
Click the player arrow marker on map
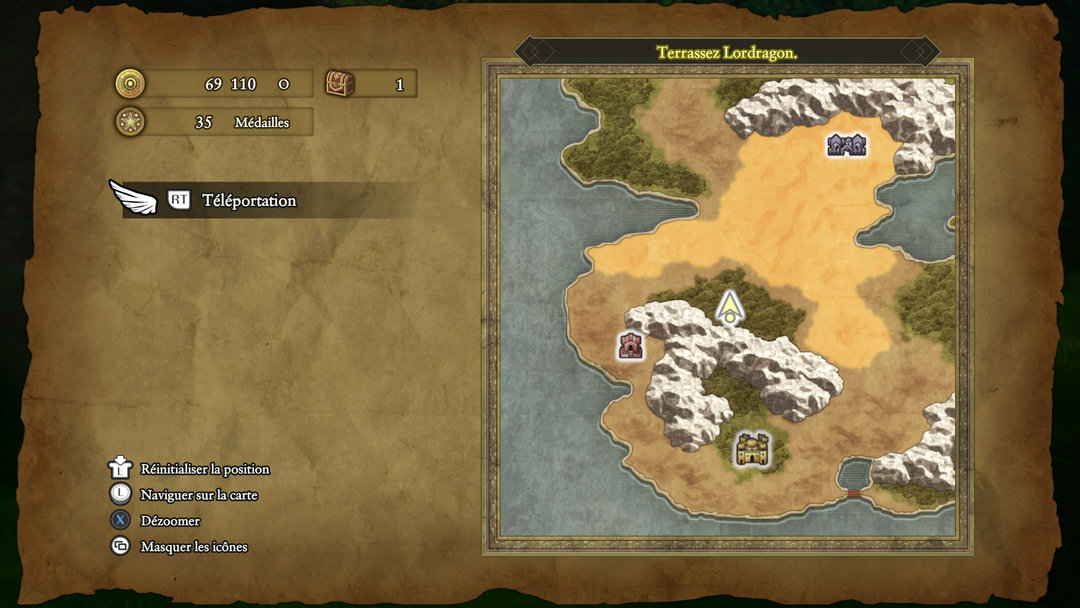(731, 307)
